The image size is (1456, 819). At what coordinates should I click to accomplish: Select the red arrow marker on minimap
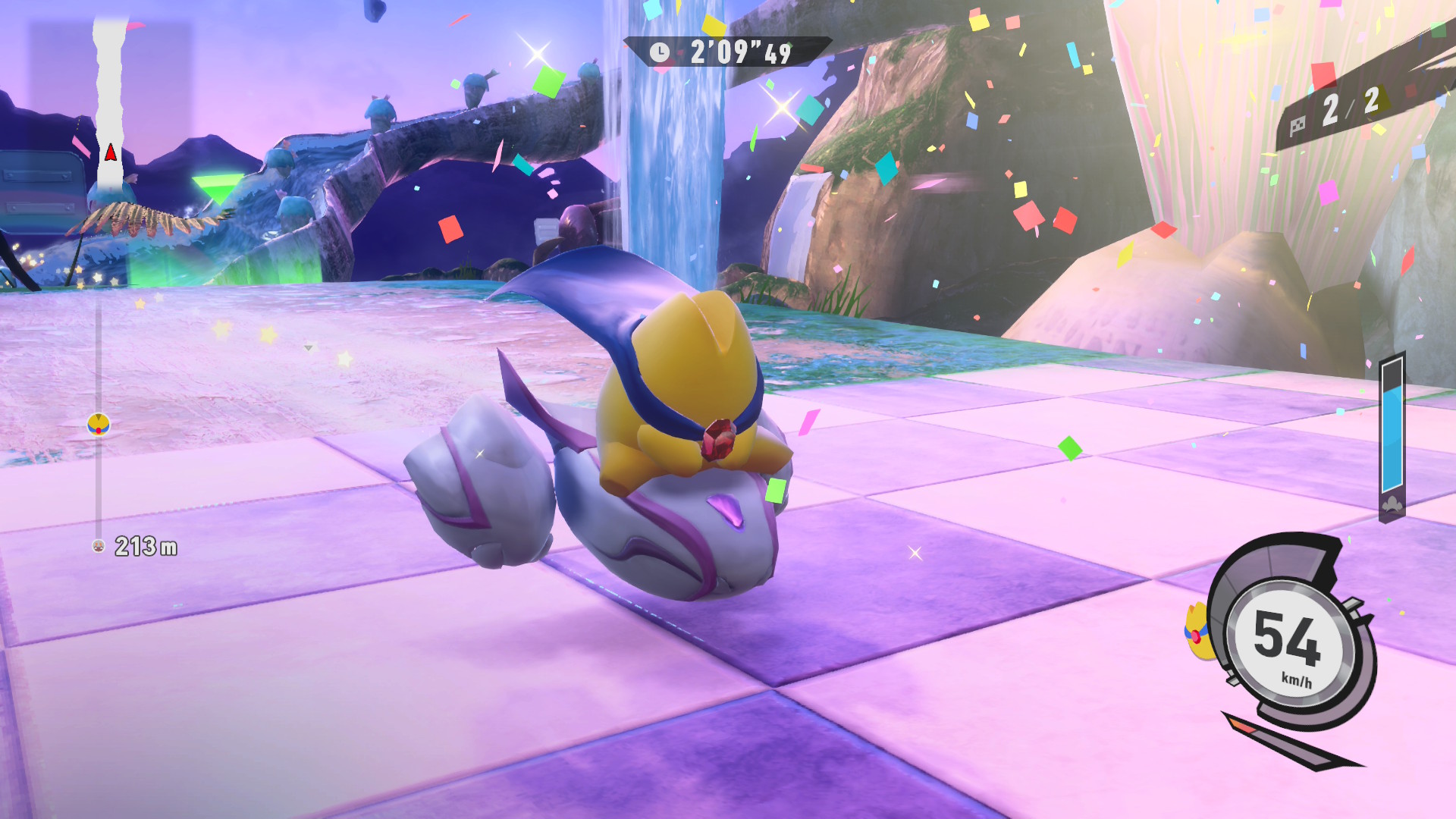click(x=111, y=152)
